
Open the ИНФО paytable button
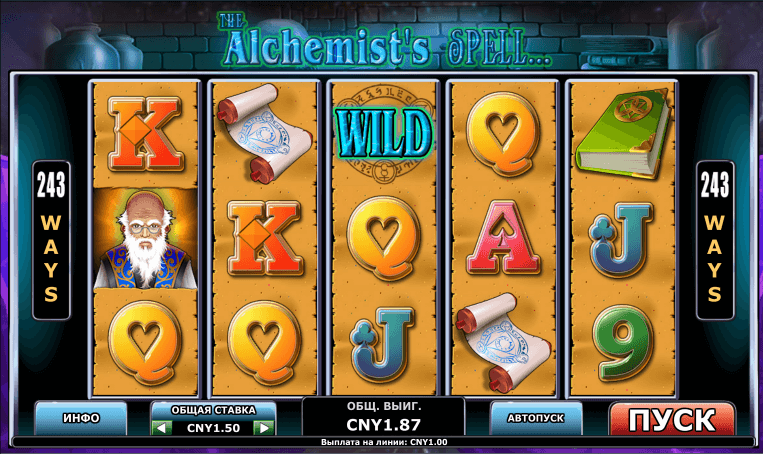coord(80,417)
